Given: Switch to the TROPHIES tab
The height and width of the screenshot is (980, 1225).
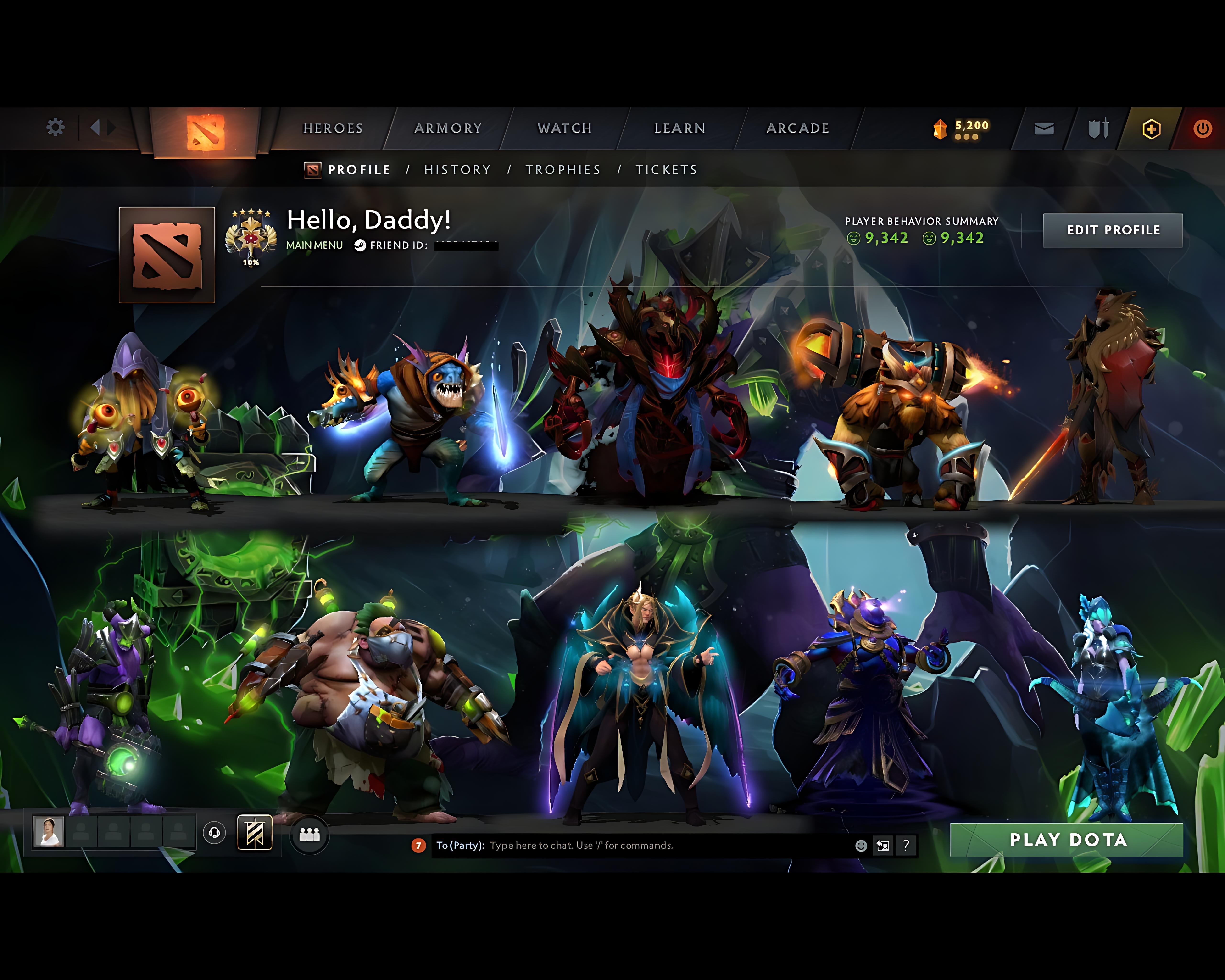Looking at the screenshot, I should (563, 169).
